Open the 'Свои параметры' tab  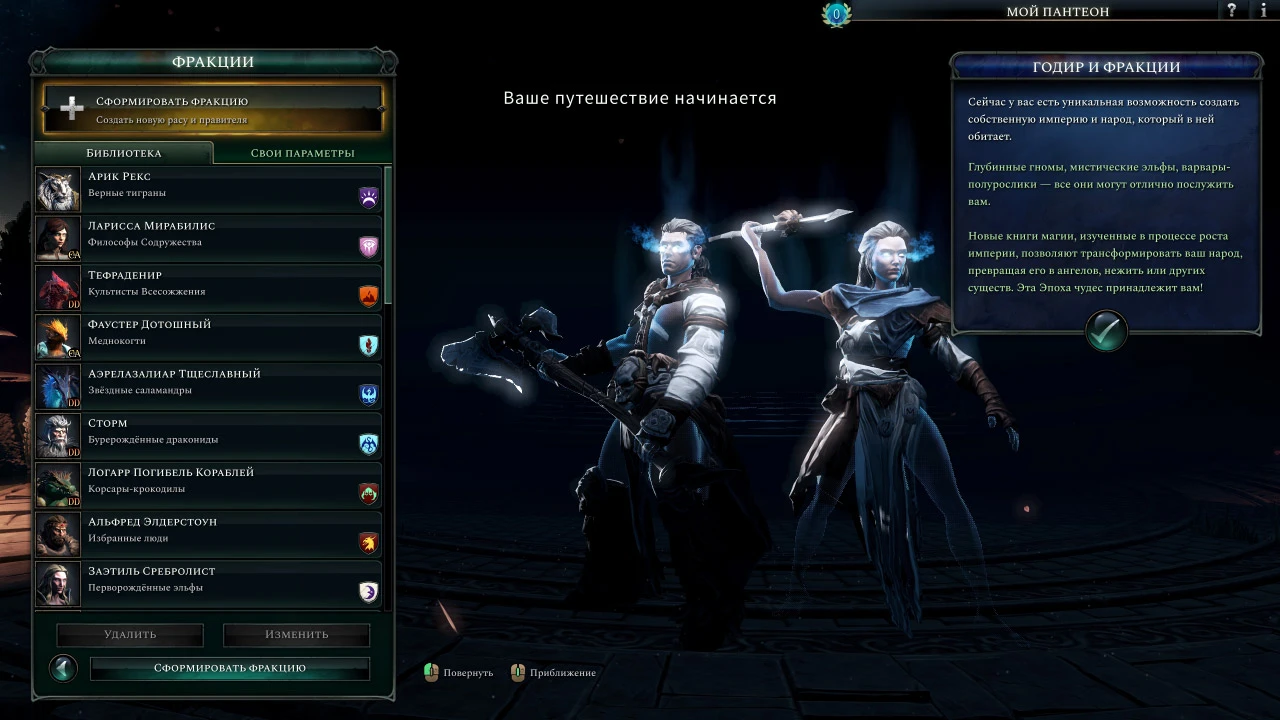pyautogui.click(x=302, y=153)
